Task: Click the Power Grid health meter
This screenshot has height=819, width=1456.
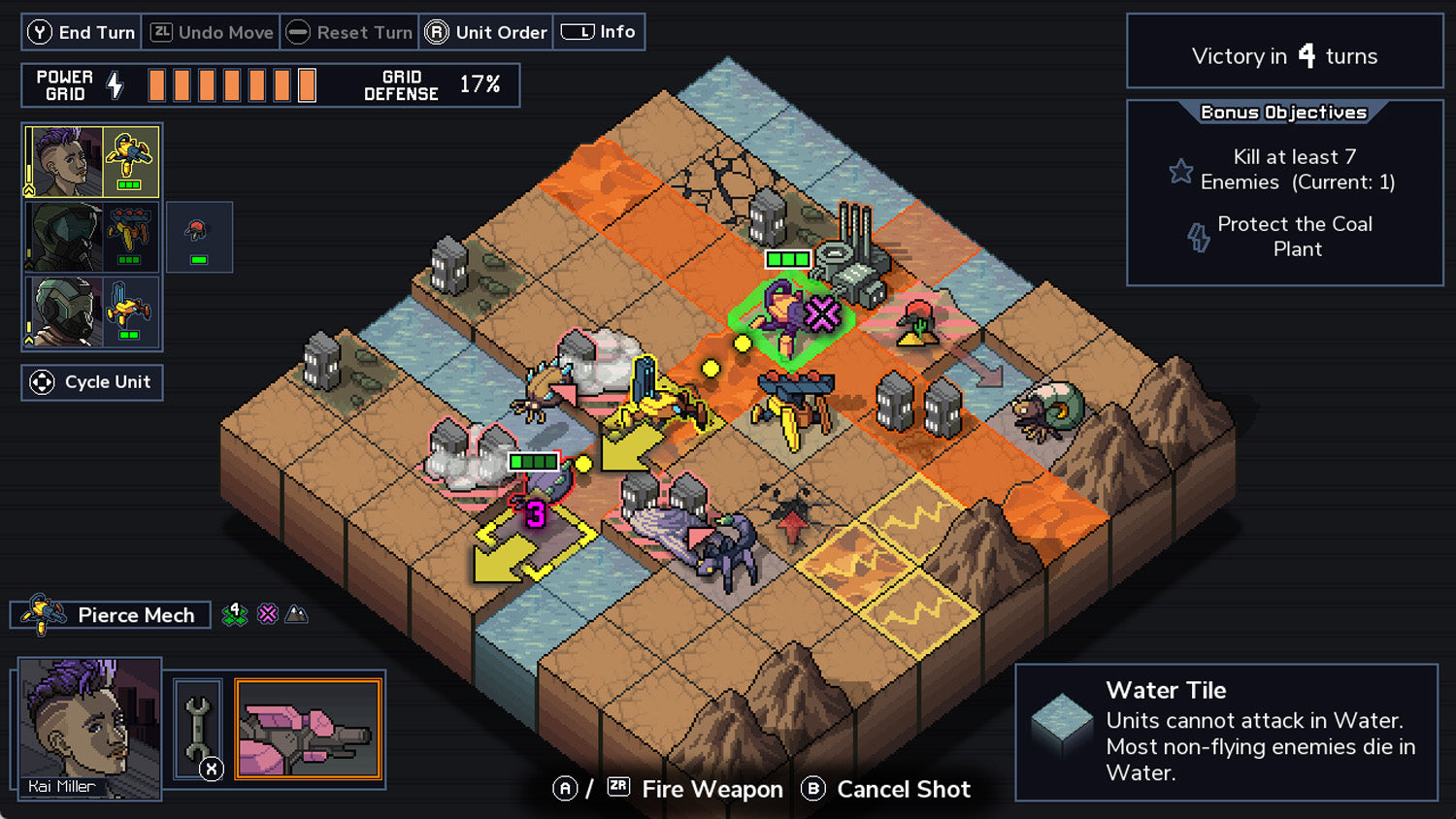Action: (x=233, y=84)
